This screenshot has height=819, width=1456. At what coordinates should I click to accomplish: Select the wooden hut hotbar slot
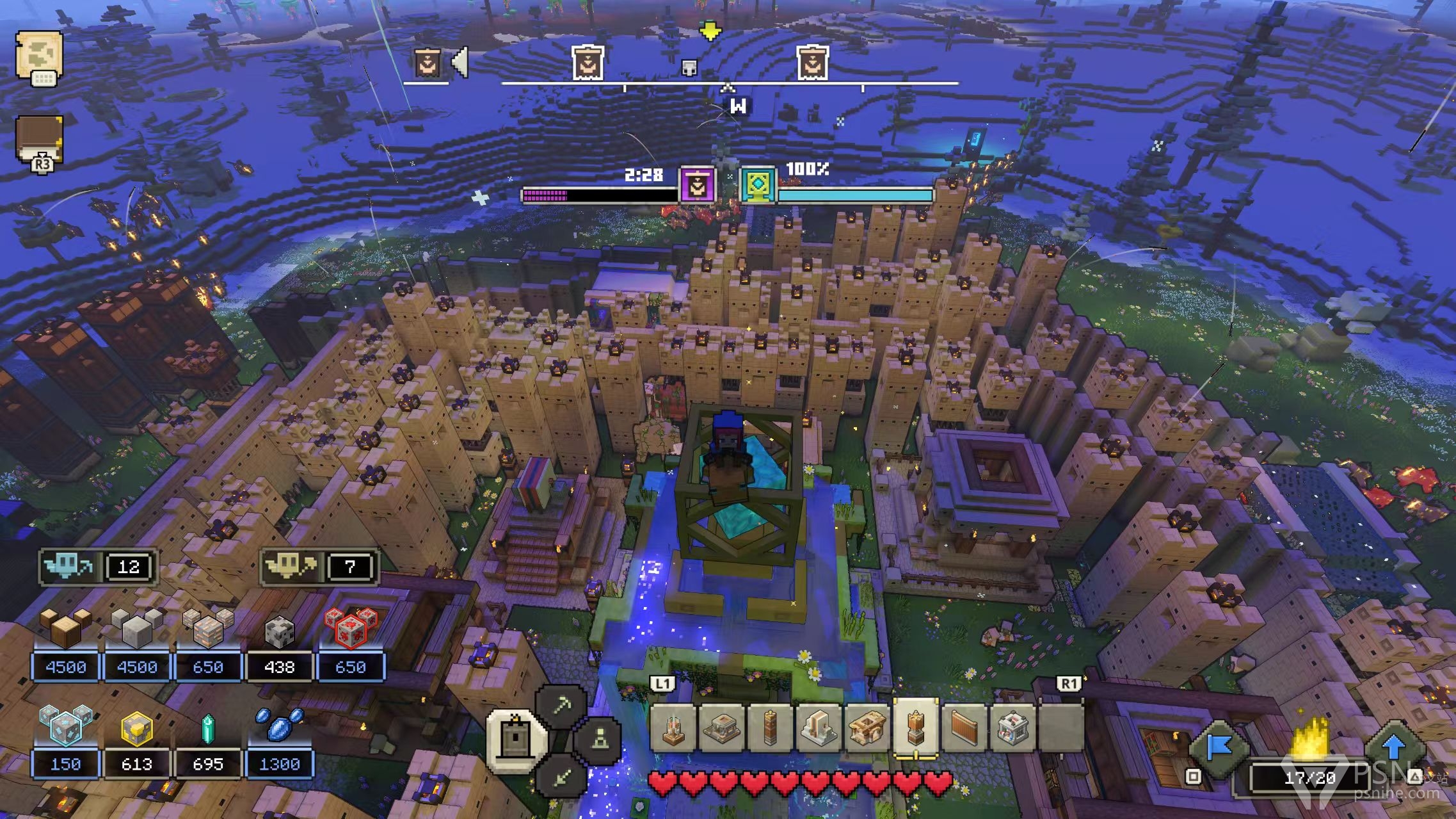pos(867,727)
